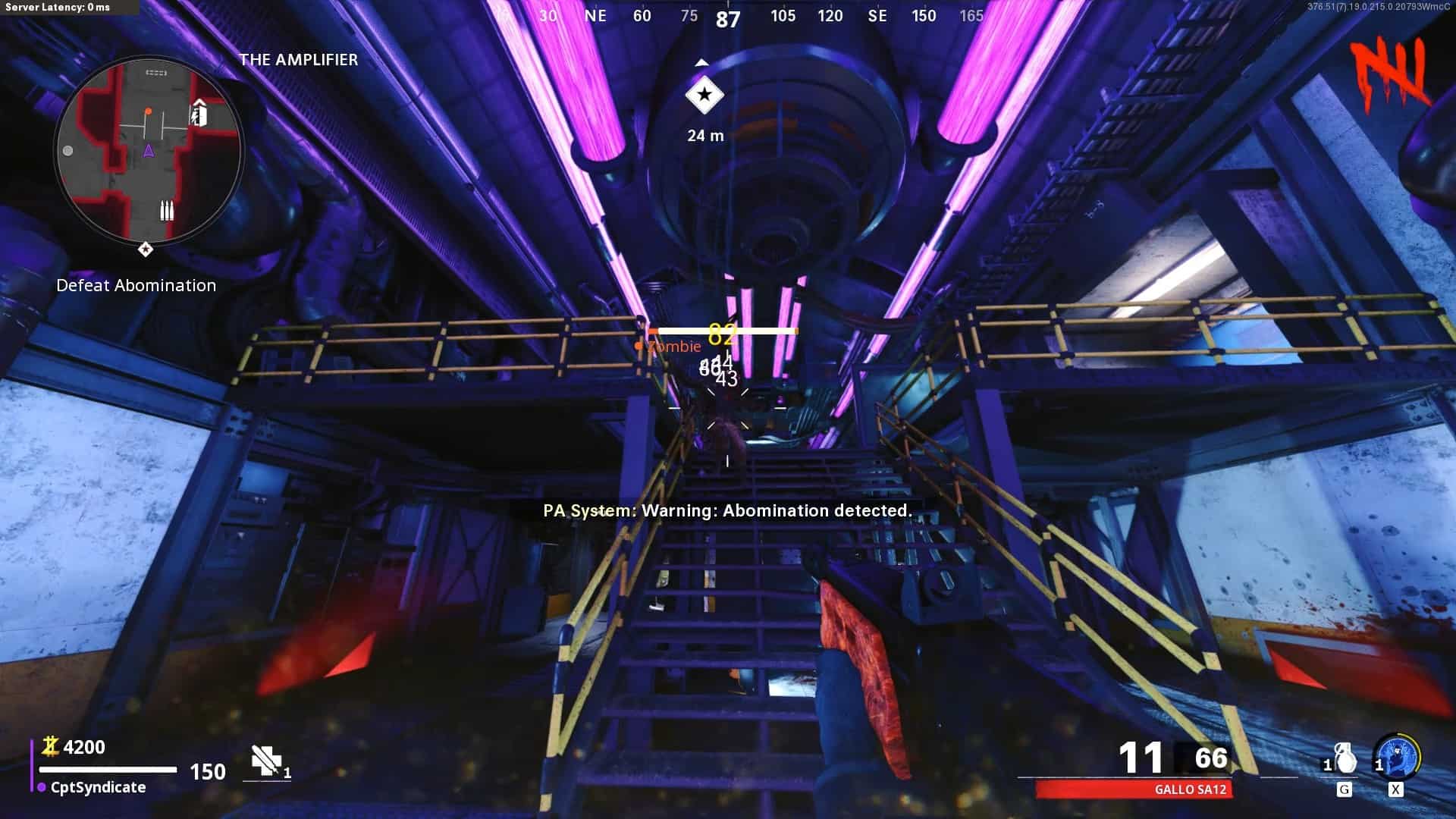Screen dimensions: 1456x819
Task: Select the objective star waypoint marker
Action: 704,96
